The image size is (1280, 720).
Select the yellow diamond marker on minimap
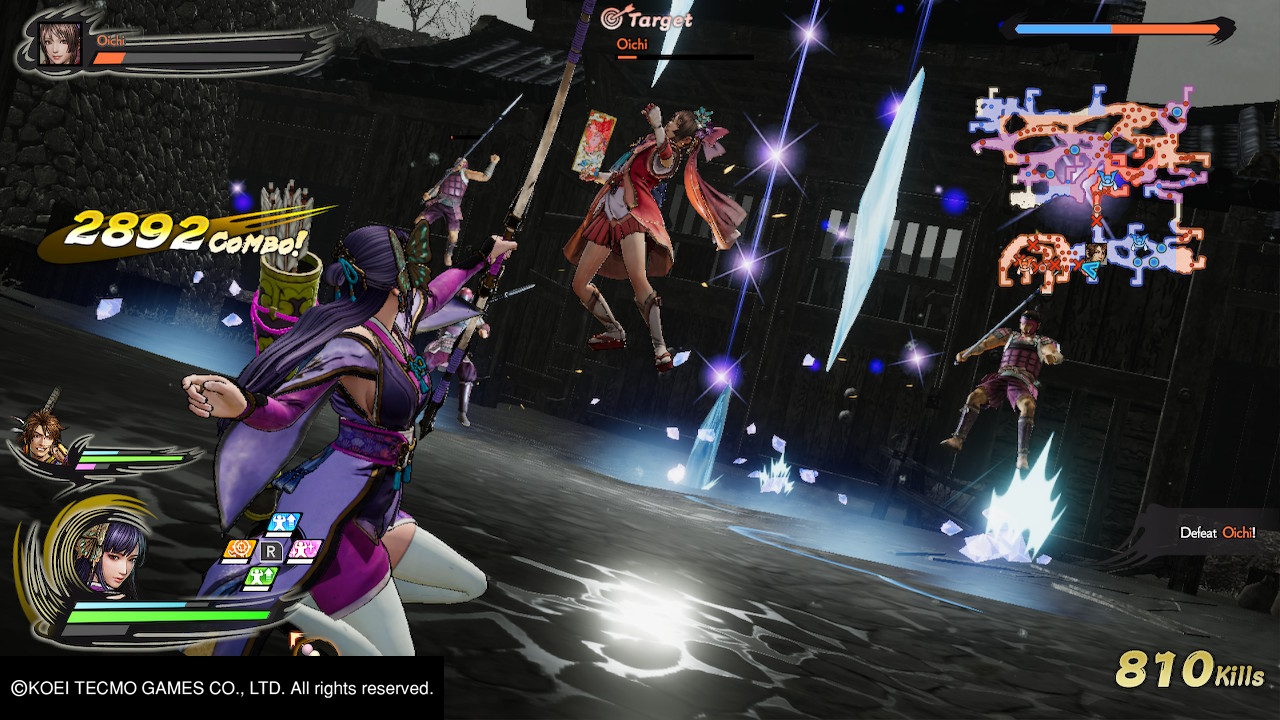click(x=1107, y=135)
